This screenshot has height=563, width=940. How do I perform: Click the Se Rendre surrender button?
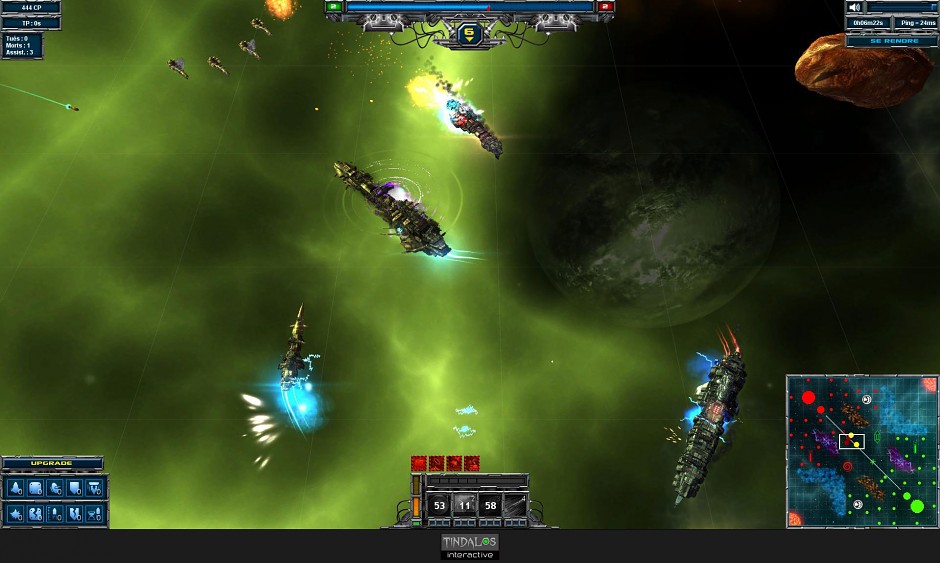coord(891,41)
